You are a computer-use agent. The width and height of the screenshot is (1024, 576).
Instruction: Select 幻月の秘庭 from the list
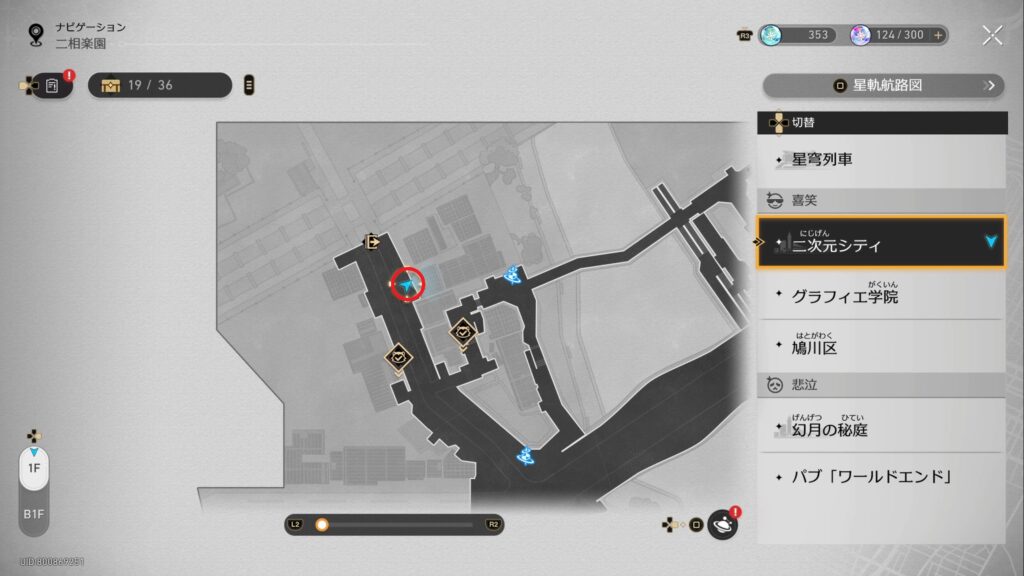880,429
